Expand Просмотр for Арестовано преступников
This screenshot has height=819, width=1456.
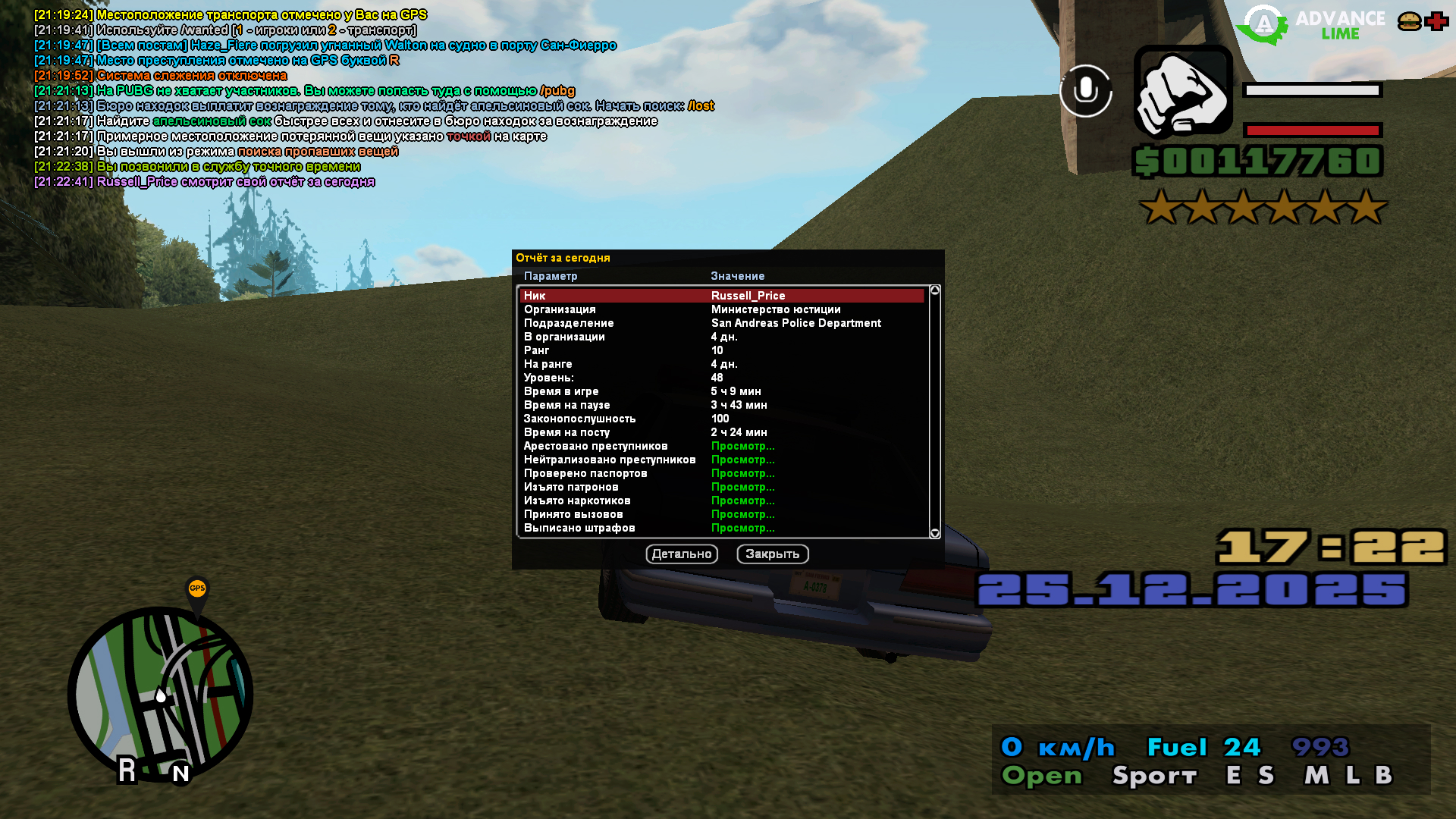743,445
